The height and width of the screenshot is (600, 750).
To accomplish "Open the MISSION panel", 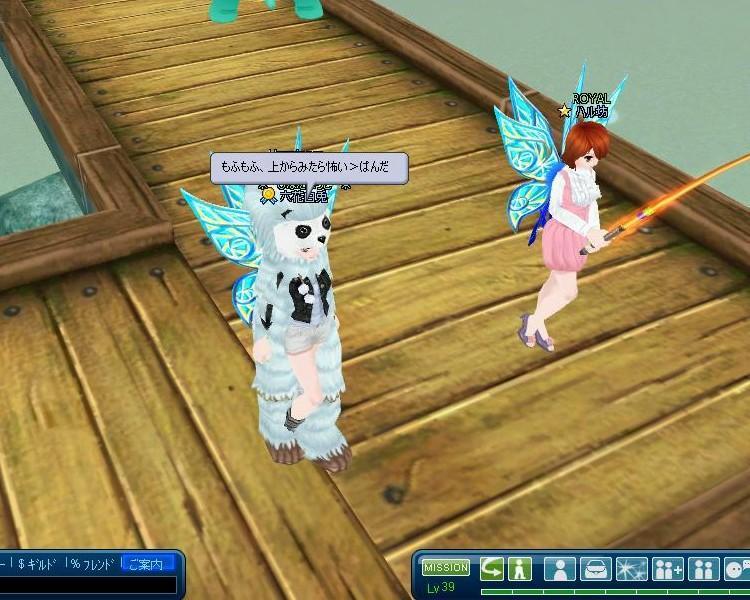I will pyautogui.click(x=445, y=568).
